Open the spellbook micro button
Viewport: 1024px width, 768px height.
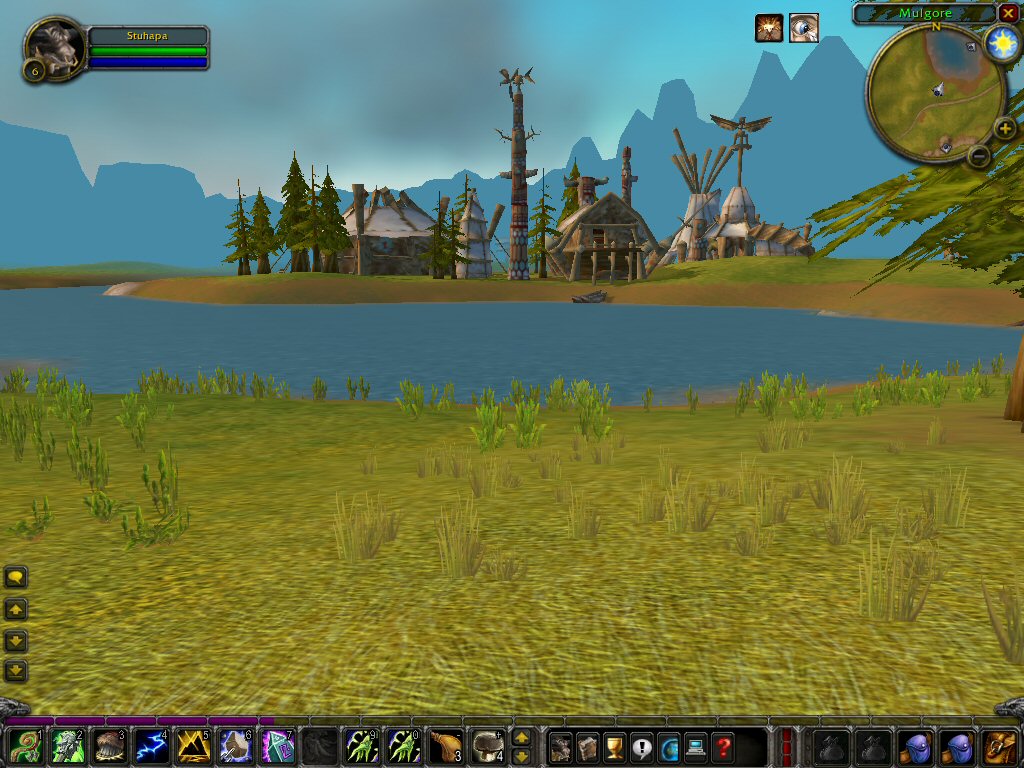pos(588,746)
